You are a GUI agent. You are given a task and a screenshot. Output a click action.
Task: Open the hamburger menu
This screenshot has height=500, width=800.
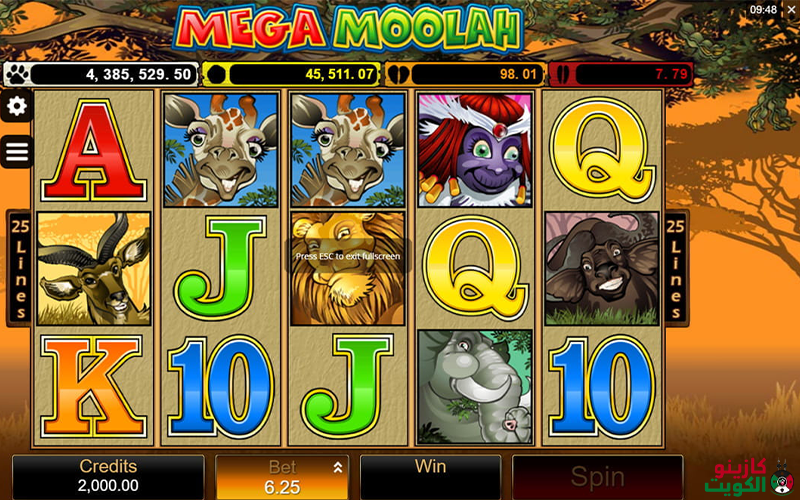tap(17, 152)
